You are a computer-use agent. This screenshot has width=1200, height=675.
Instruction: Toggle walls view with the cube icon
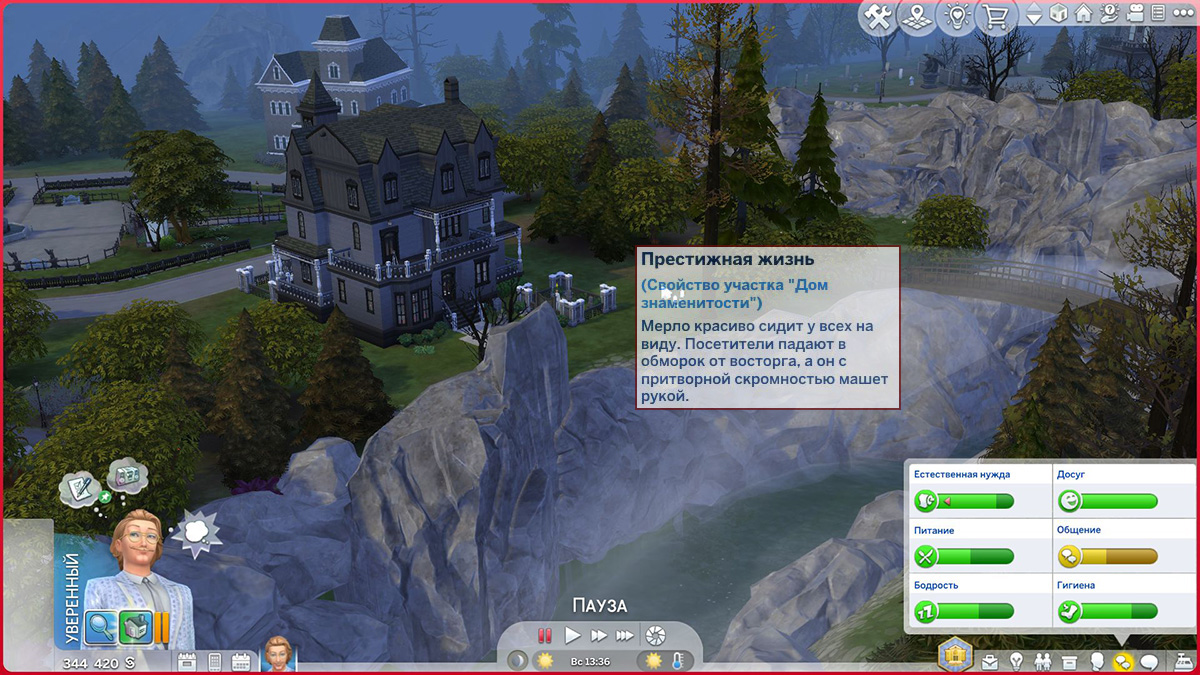[1057, 14]
